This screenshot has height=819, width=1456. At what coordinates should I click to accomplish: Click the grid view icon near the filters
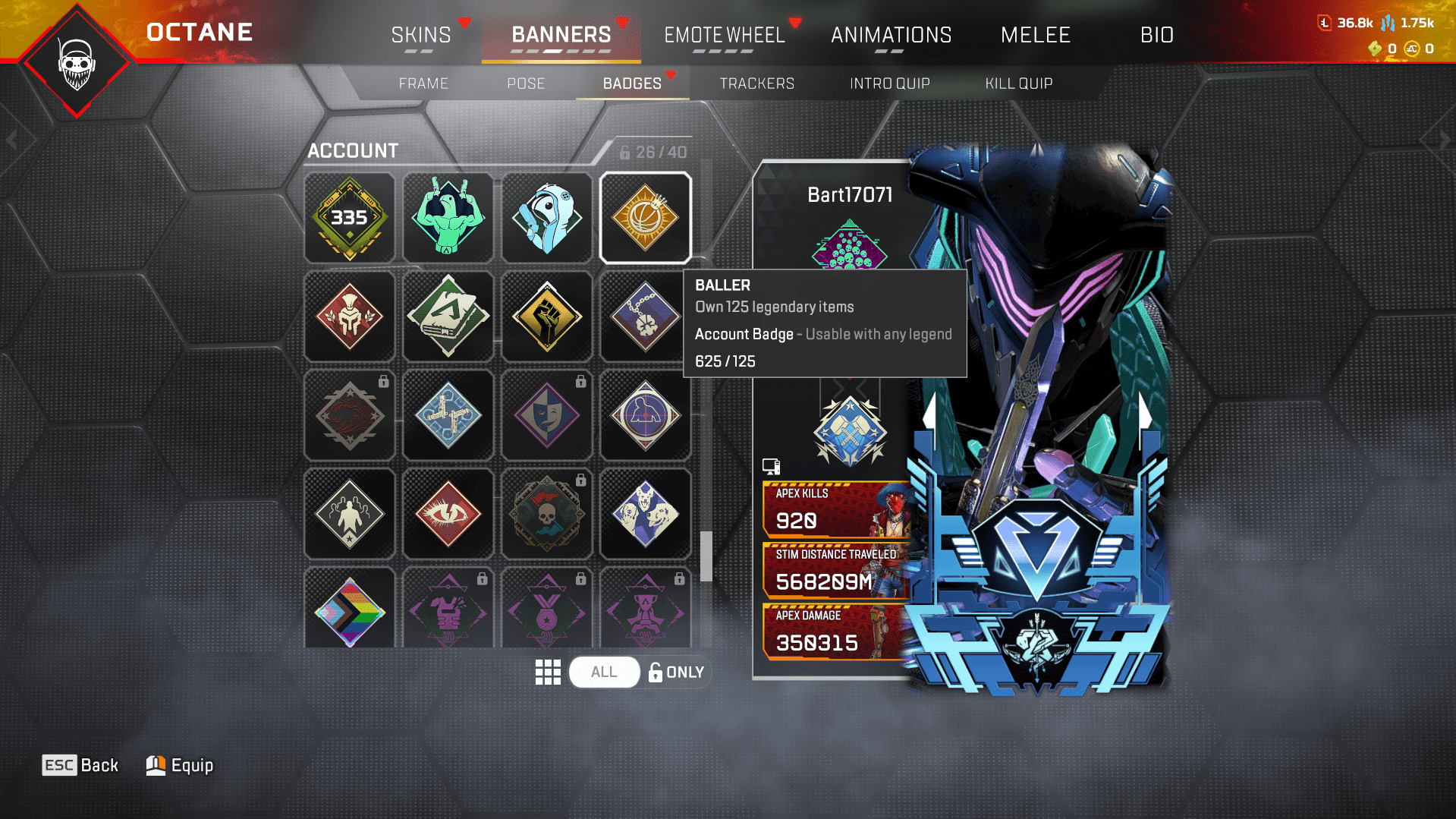(548, 671)
